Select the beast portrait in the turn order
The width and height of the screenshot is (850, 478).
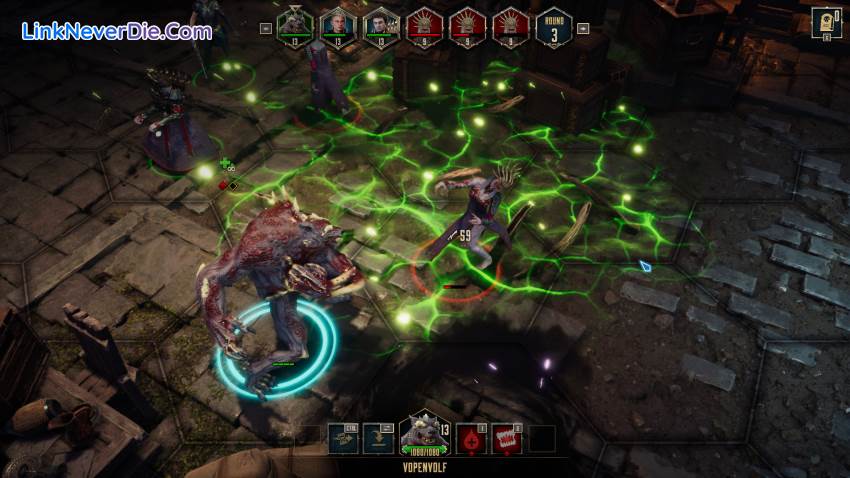pyautogui.click(x=294, y=24)
